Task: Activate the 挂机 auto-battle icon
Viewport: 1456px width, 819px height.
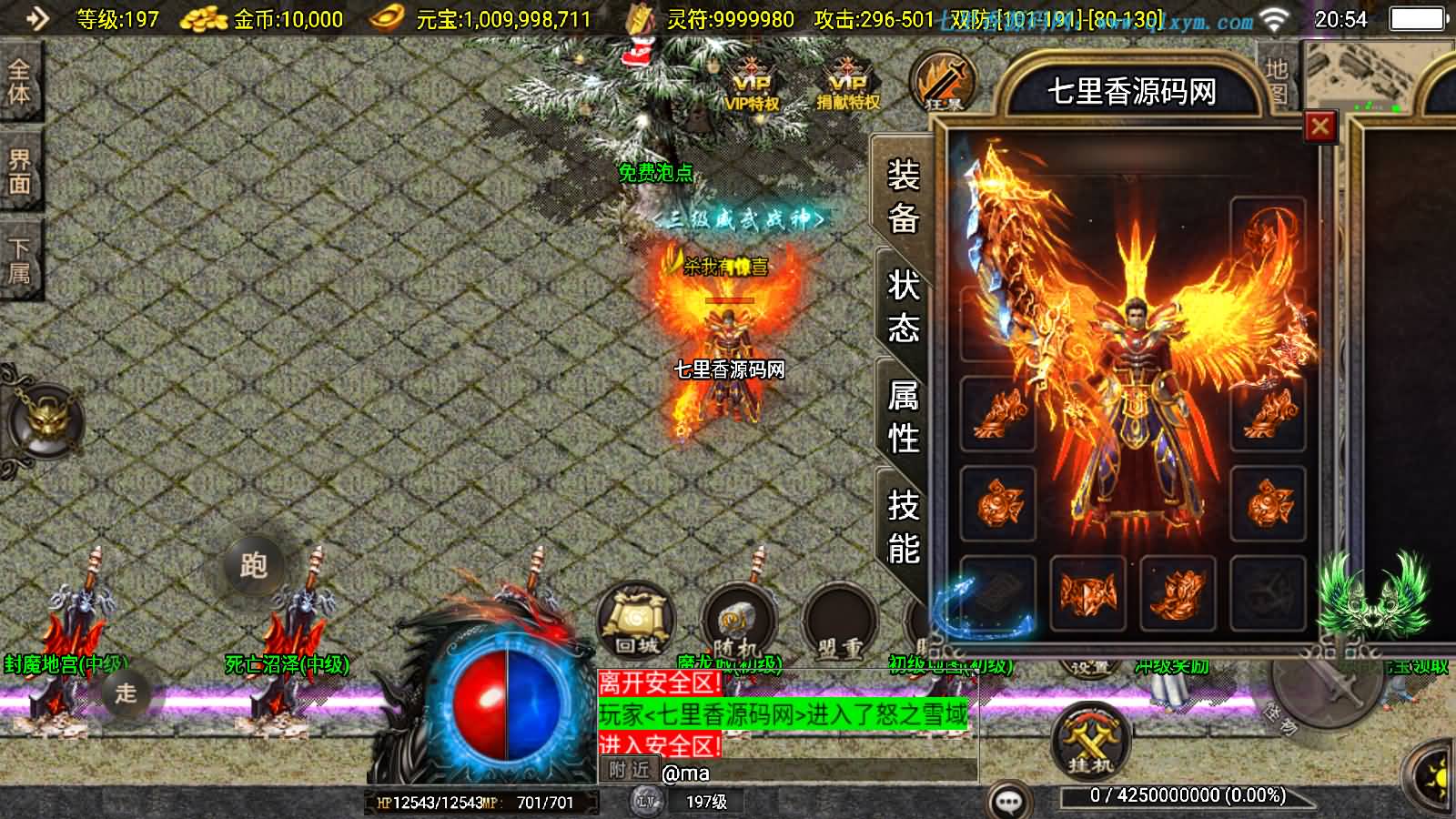Action: 1091,737
